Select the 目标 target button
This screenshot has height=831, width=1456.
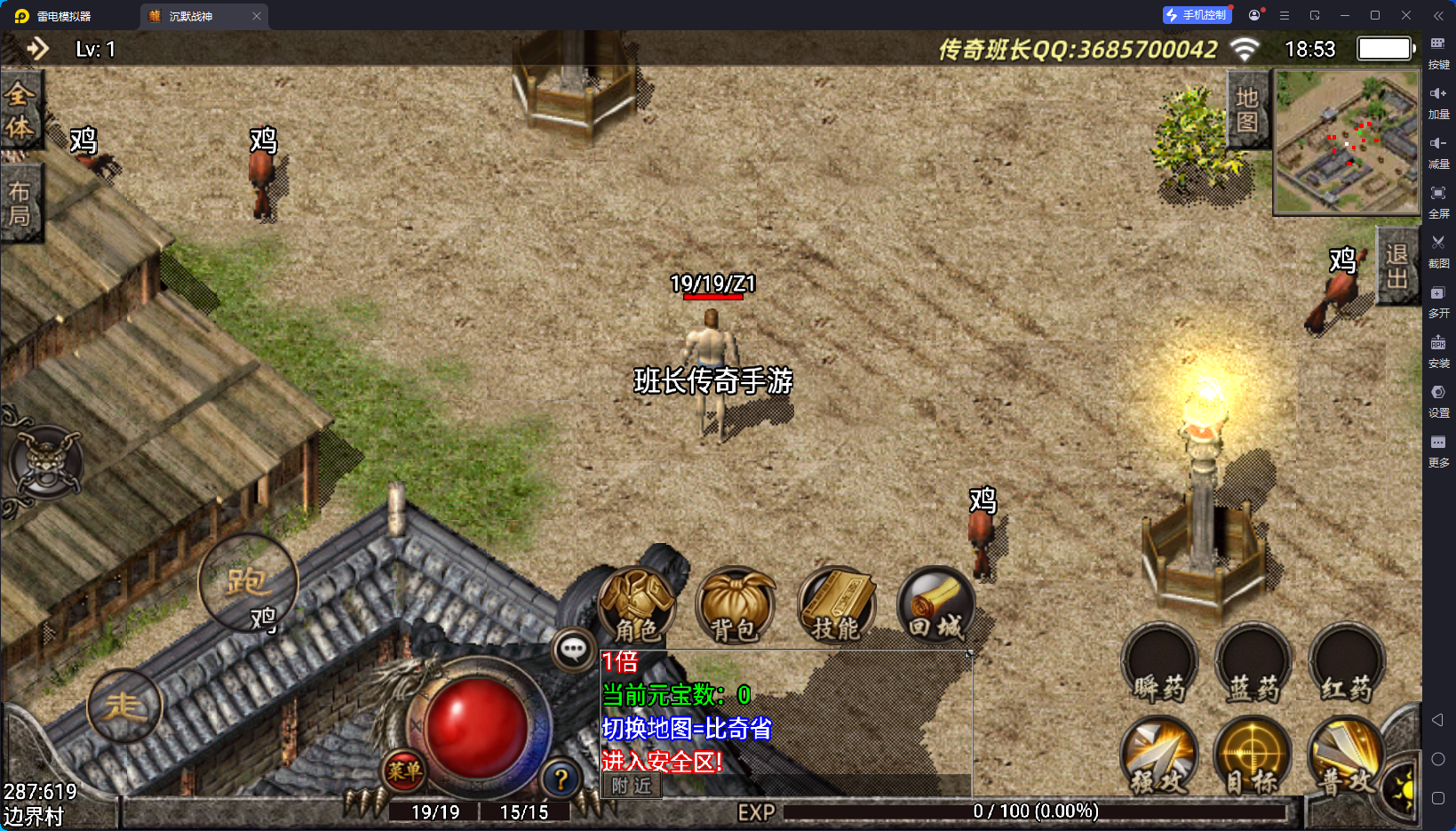[x=1253, y=757]
